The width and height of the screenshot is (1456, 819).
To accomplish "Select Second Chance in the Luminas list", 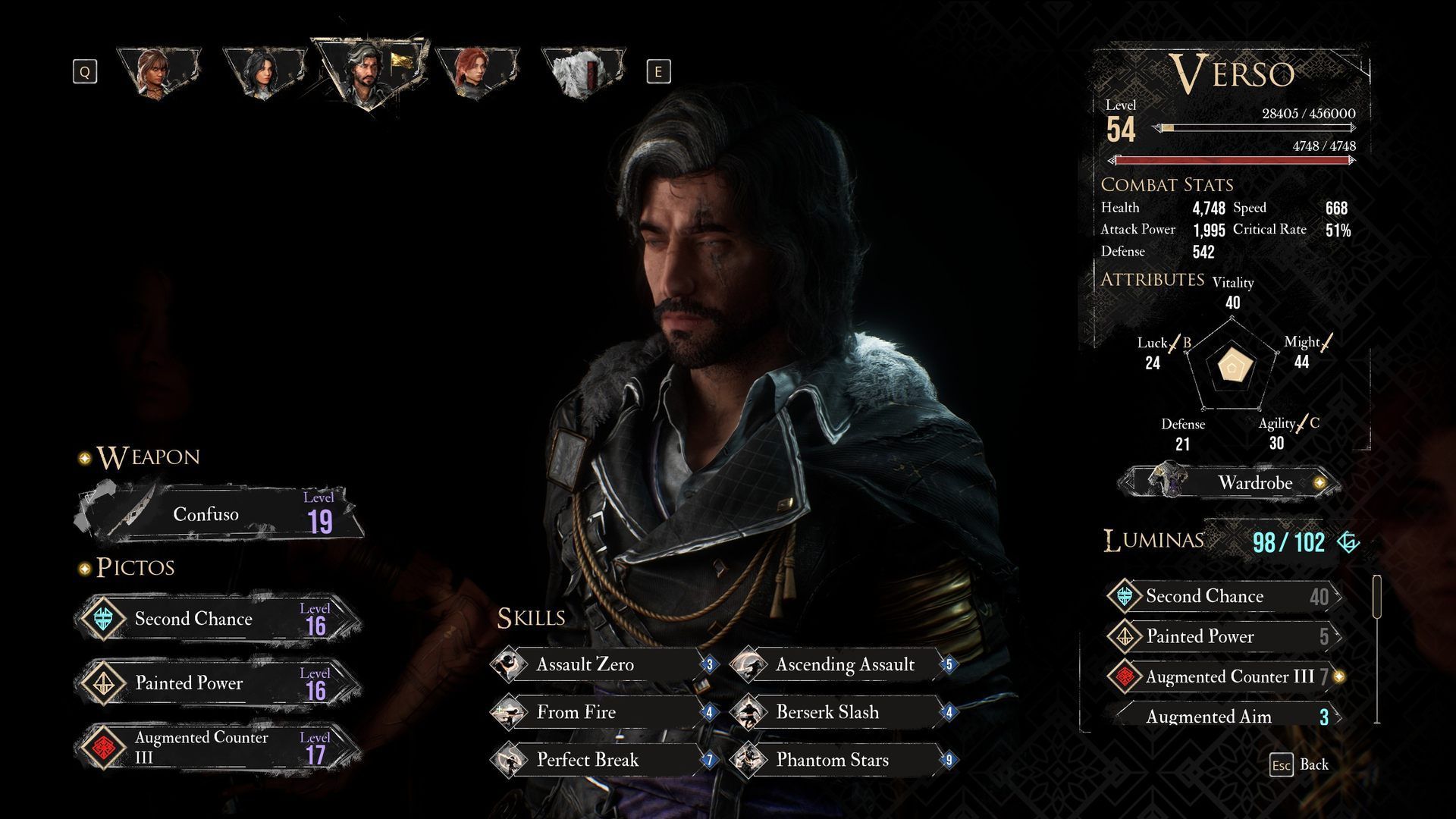I will pyautogui.click(x=1222, y=596).
